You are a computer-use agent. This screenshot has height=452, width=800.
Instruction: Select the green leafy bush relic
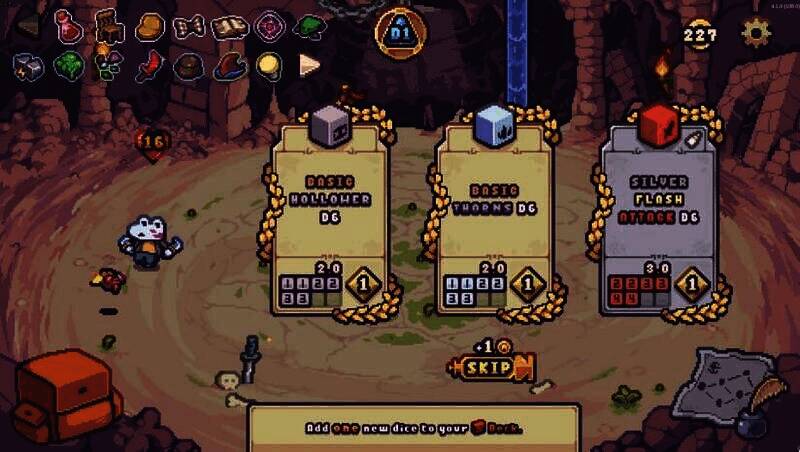(68, 67)
